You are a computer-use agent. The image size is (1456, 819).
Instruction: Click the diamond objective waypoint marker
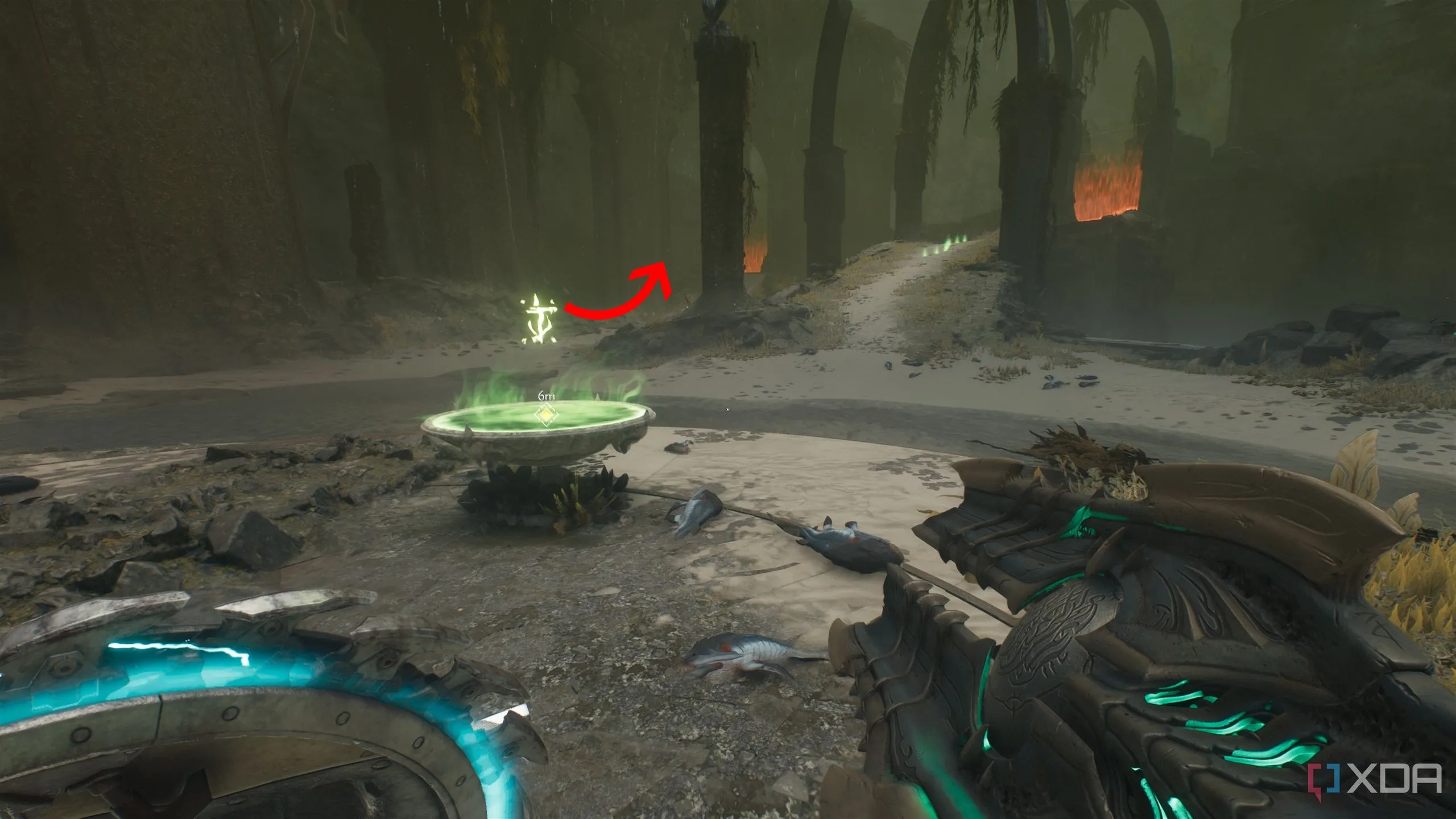tap(545, 415)
